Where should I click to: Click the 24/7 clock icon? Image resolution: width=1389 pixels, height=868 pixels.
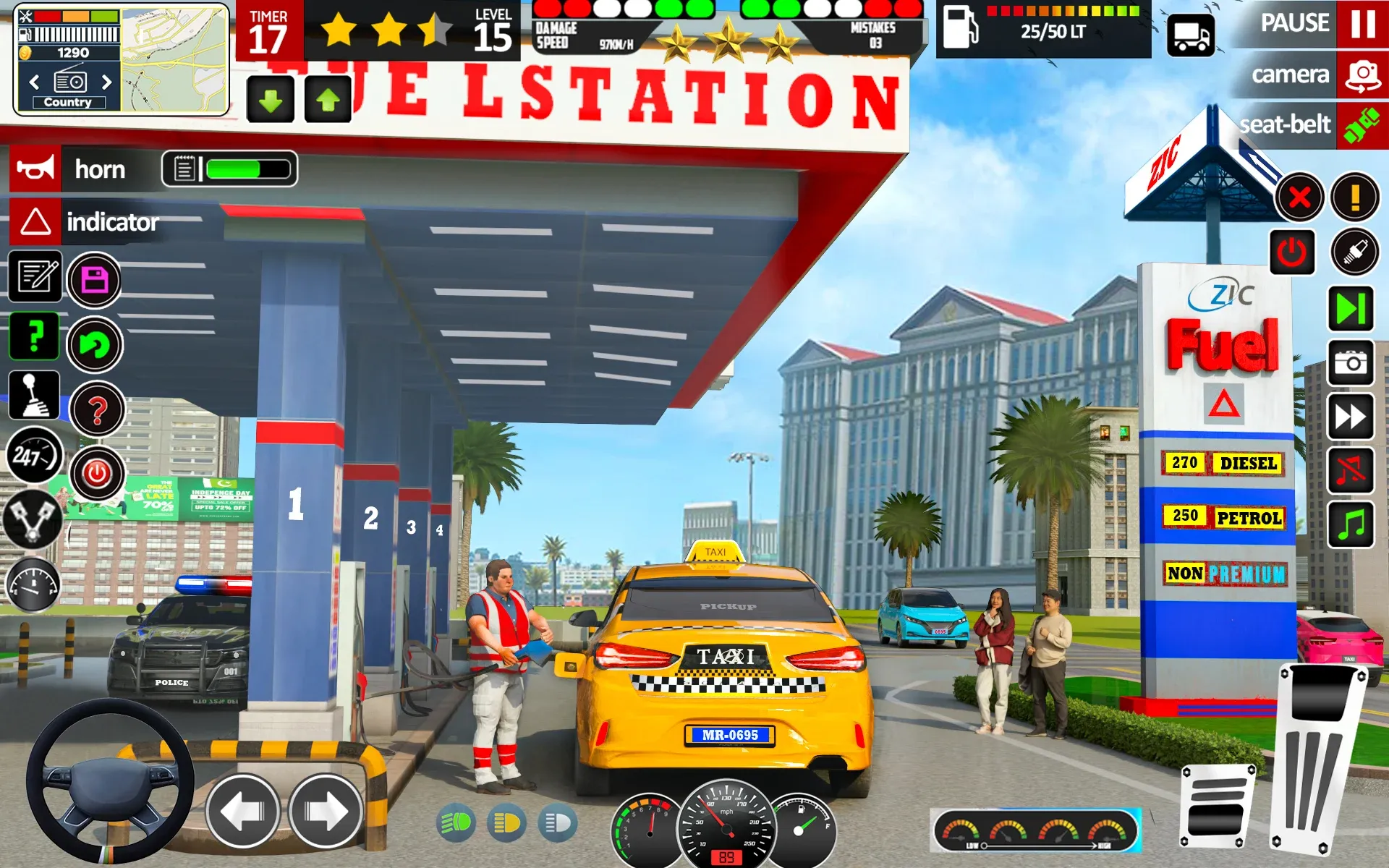tap(35, 456)
